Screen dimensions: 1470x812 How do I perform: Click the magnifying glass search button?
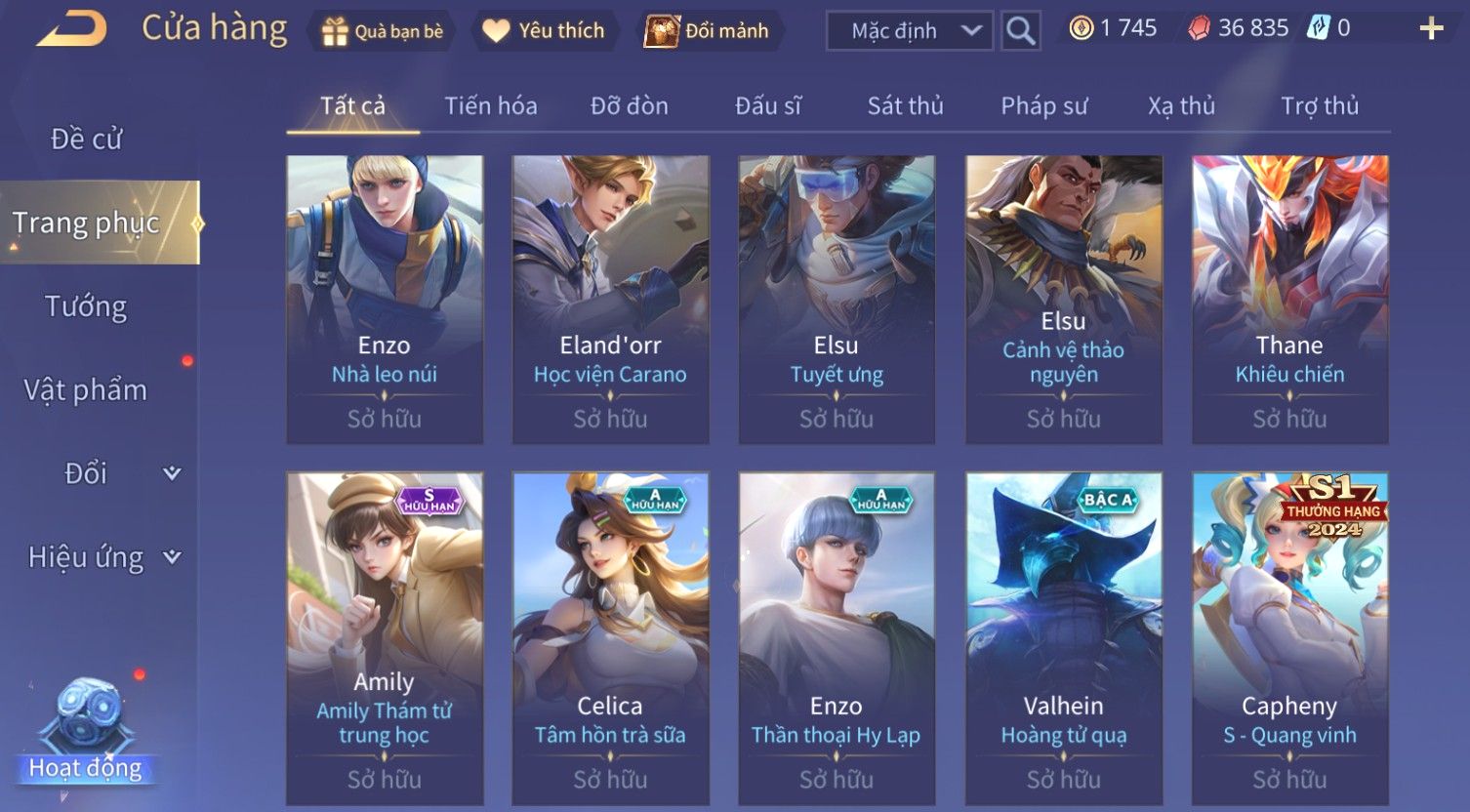tap(1020, 31)
